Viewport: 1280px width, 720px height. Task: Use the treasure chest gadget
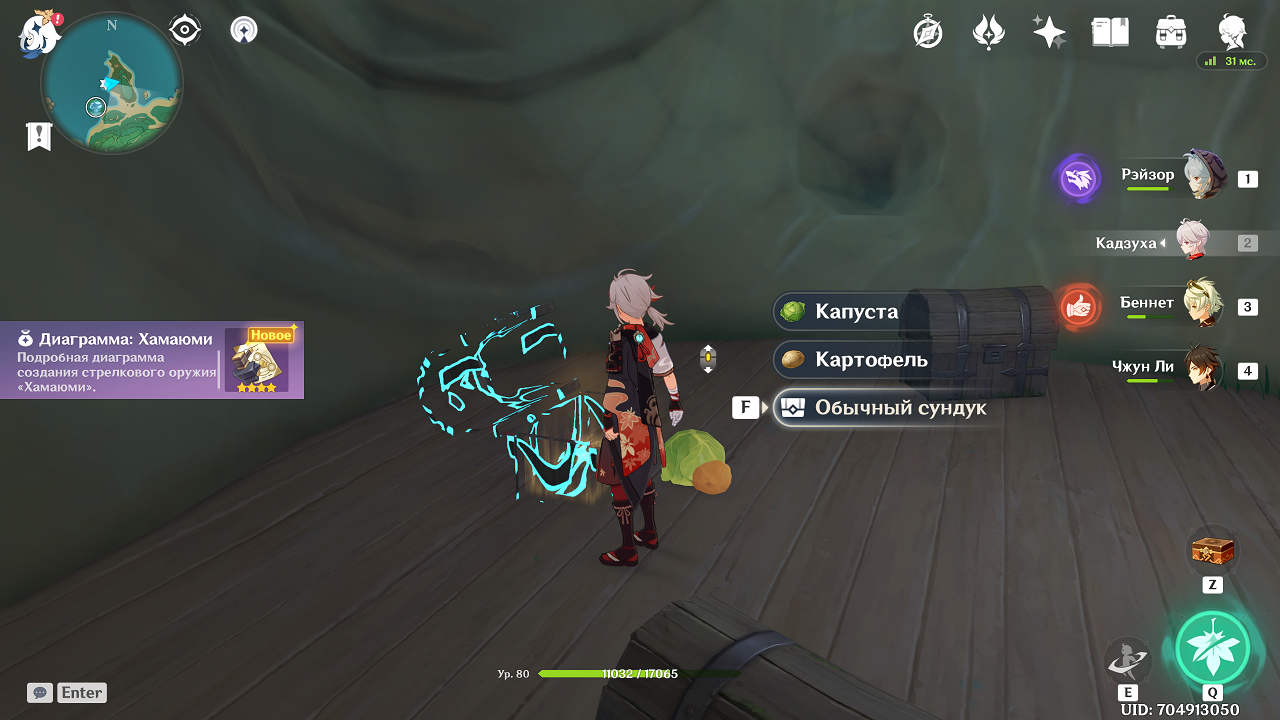1212,551
